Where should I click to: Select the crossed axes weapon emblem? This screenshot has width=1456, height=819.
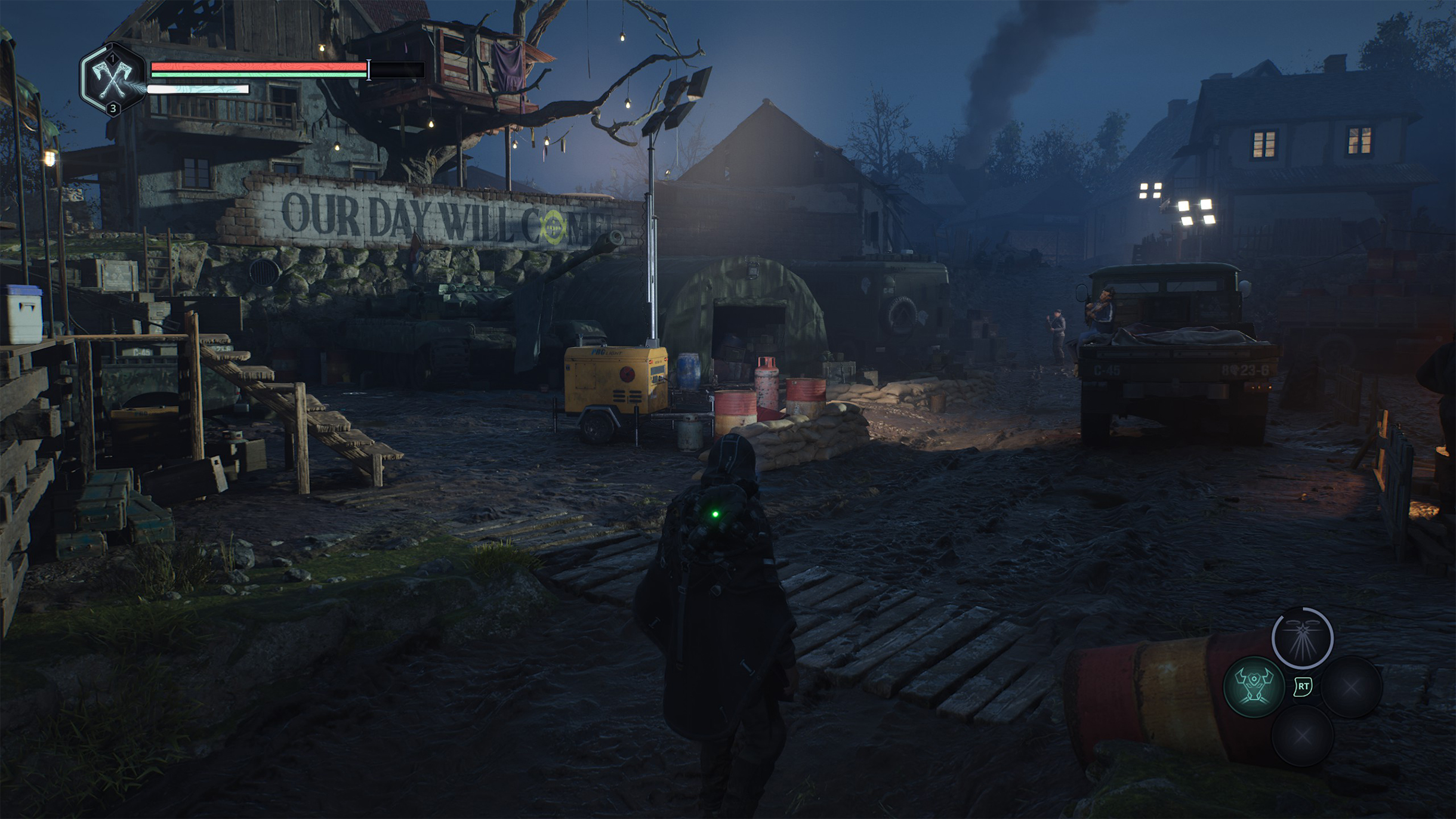pyautogui.click(x=113, y=79)
